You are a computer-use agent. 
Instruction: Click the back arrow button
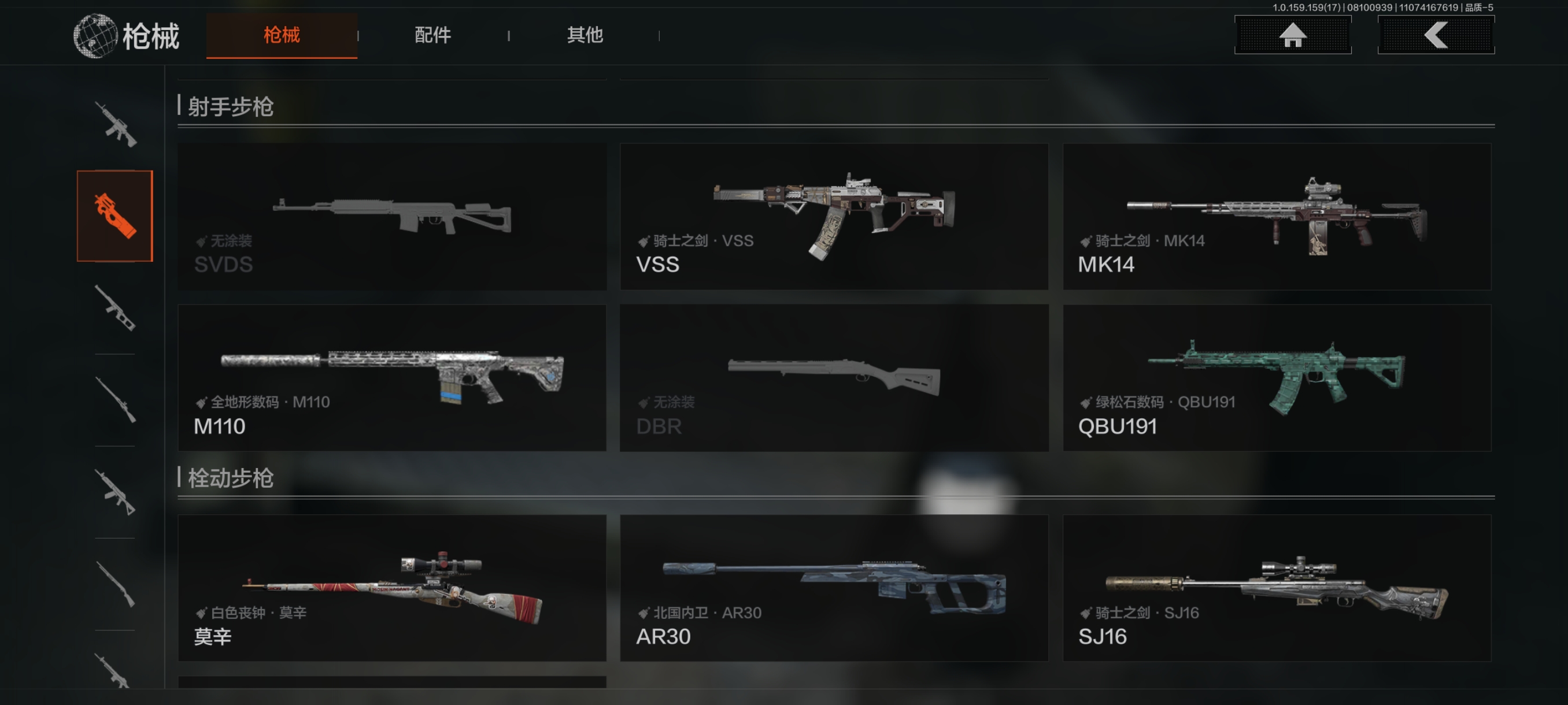[x=1435, y=35]
